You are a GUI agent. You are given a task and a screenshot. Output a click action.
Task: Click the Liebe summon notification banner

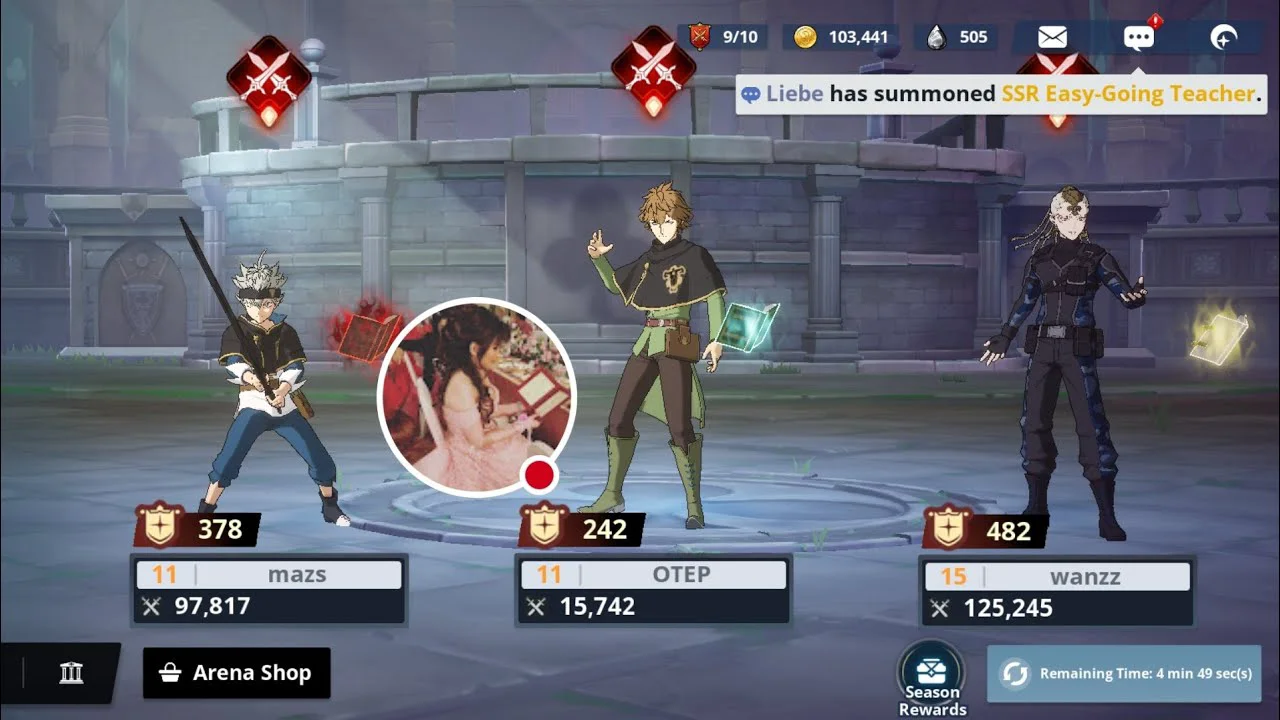(x=1000, y=94)
